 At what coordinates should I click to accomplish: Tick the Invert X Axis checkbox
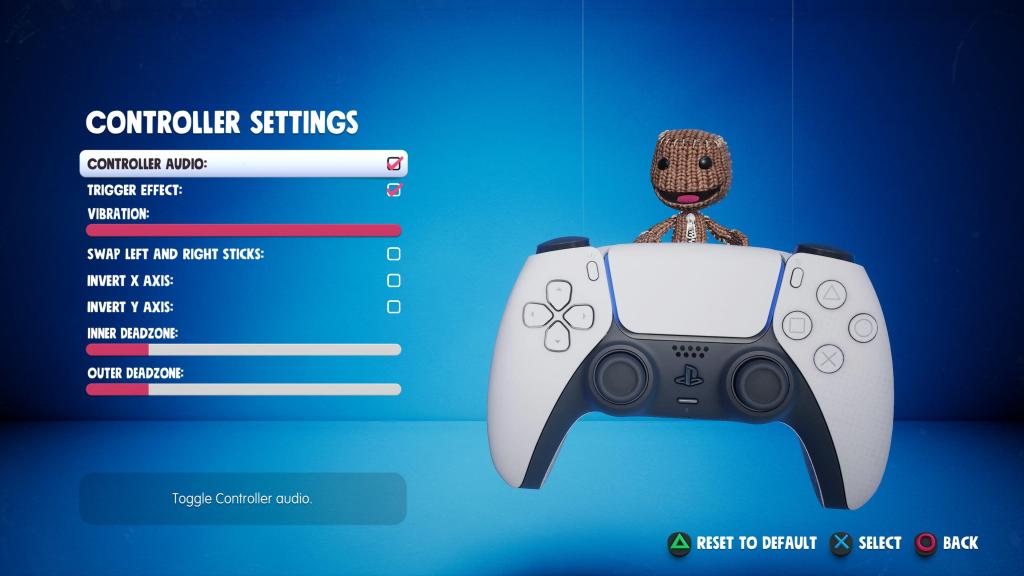tap(394, 281)
